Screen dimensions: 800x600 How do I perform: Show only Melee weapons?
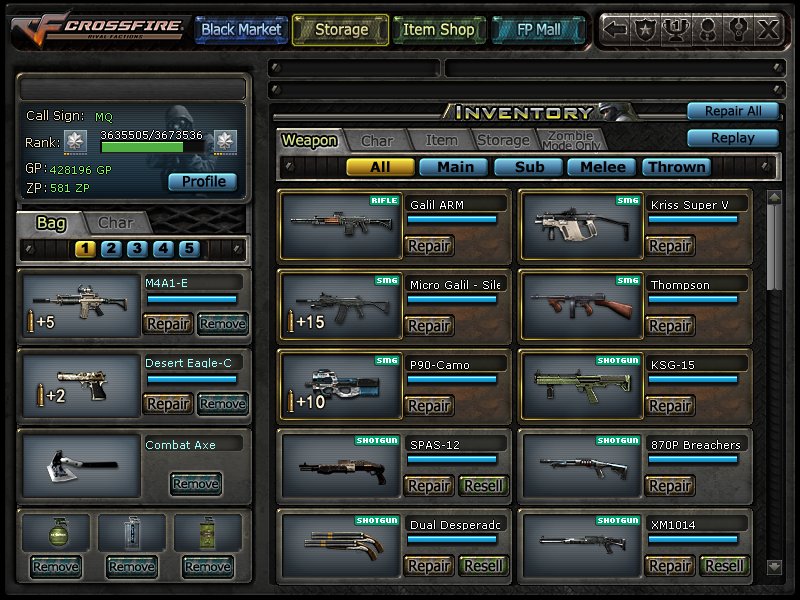603,167
